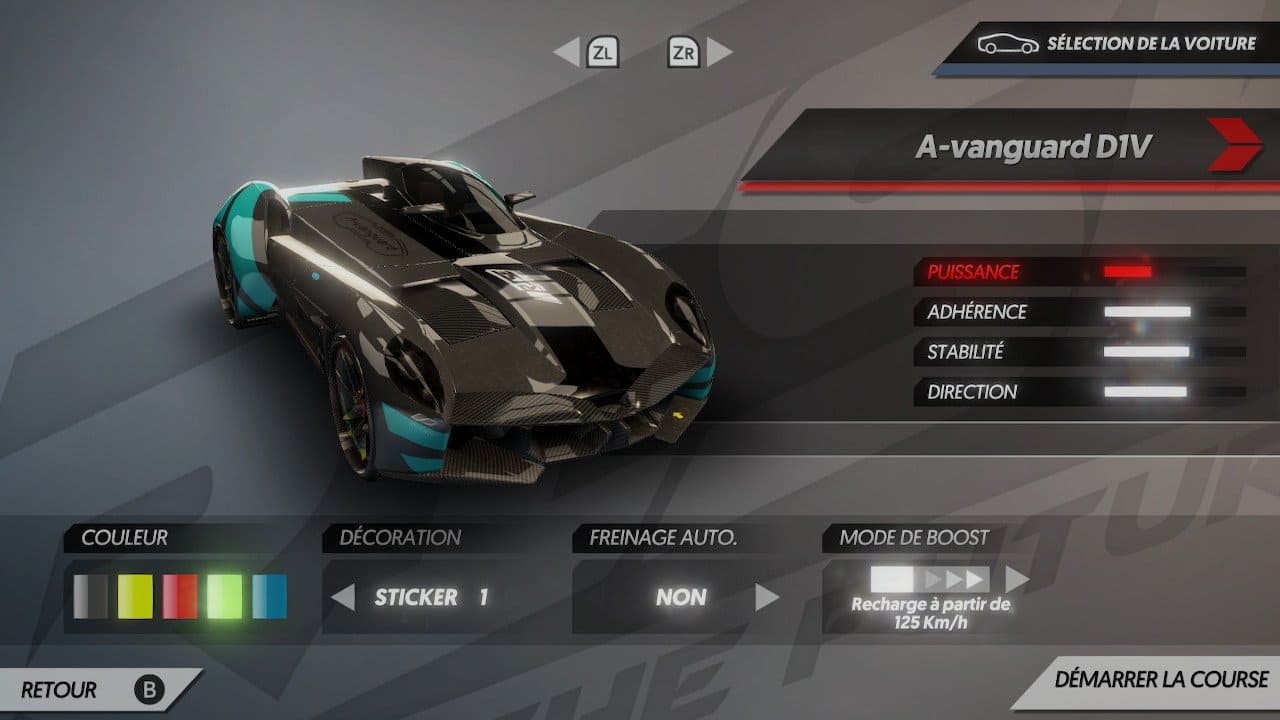Click the A-vanguard D1V car name panel
The height and width of the screenshot is (720, 1280).
[1034, 147]
